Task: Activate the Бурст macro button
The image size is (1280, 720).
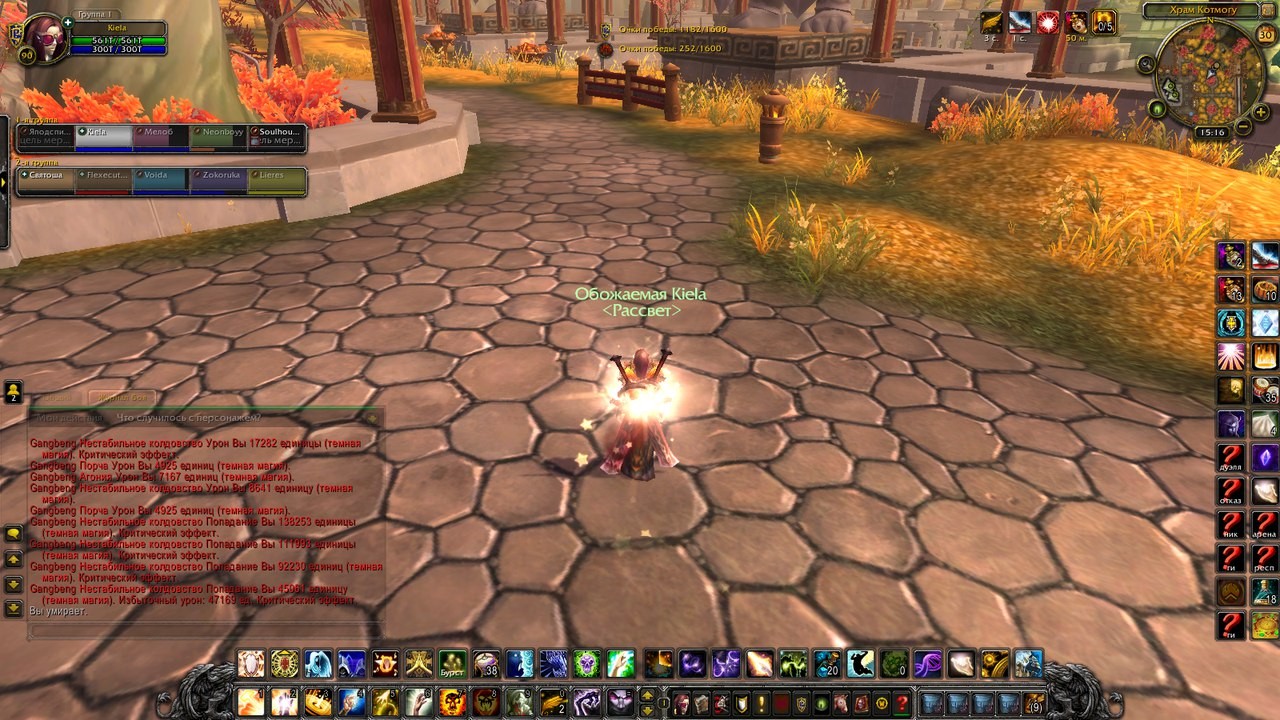Action: click(452, 664)
